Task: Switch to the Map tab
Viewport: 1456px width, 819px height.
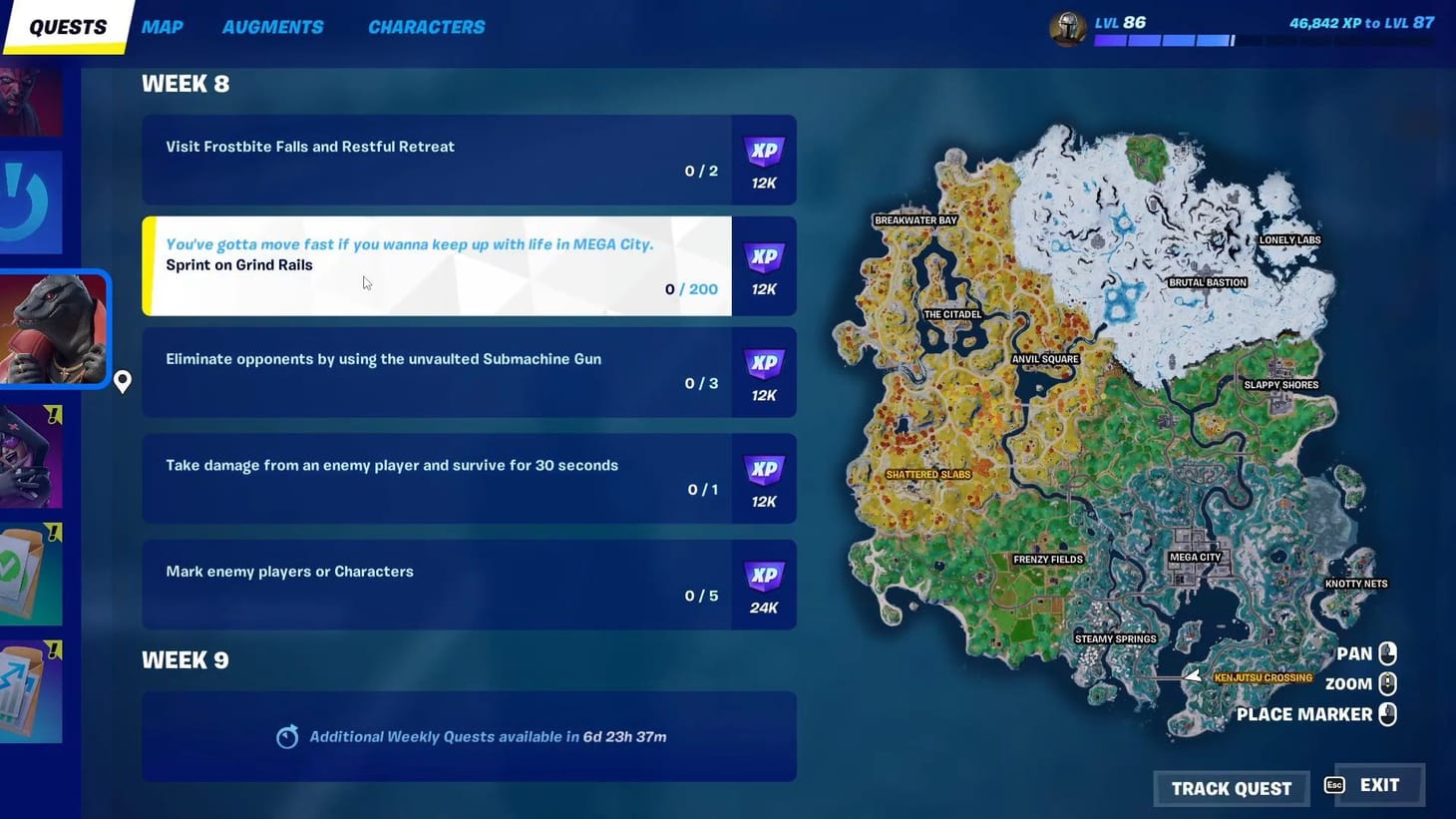Action: click(x=162, y=27)
